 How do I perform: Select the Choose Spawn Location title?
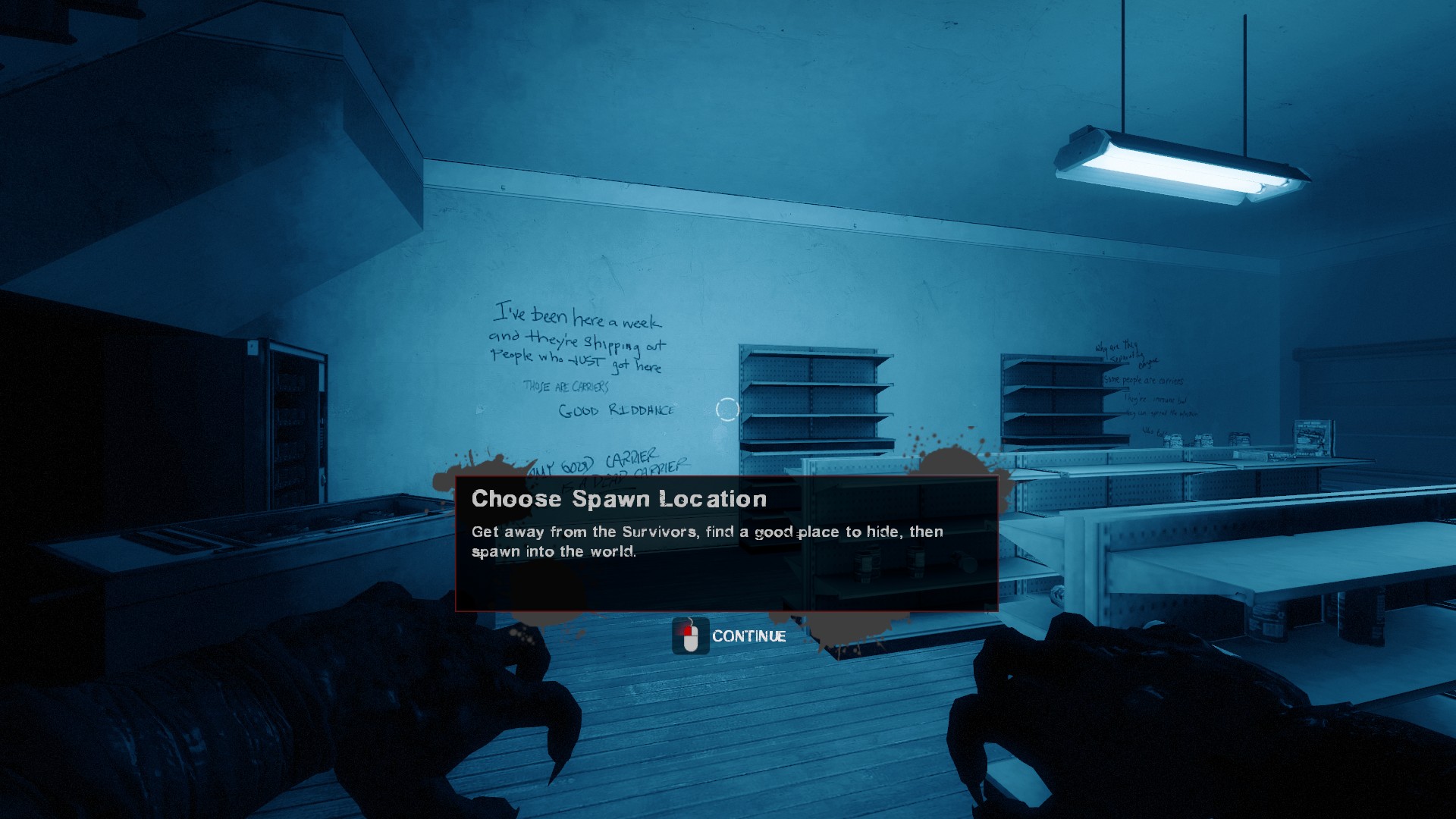tap(619, 499)
